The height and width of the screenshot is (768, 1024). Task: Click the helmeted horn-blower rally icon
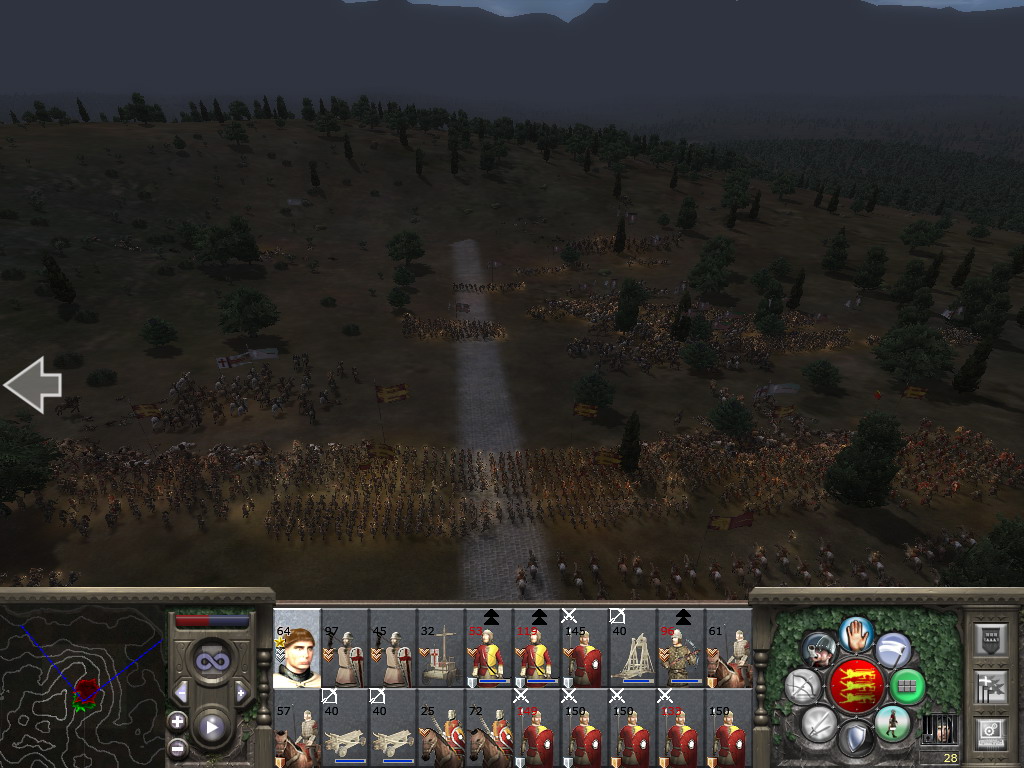[x=819, y=650]
